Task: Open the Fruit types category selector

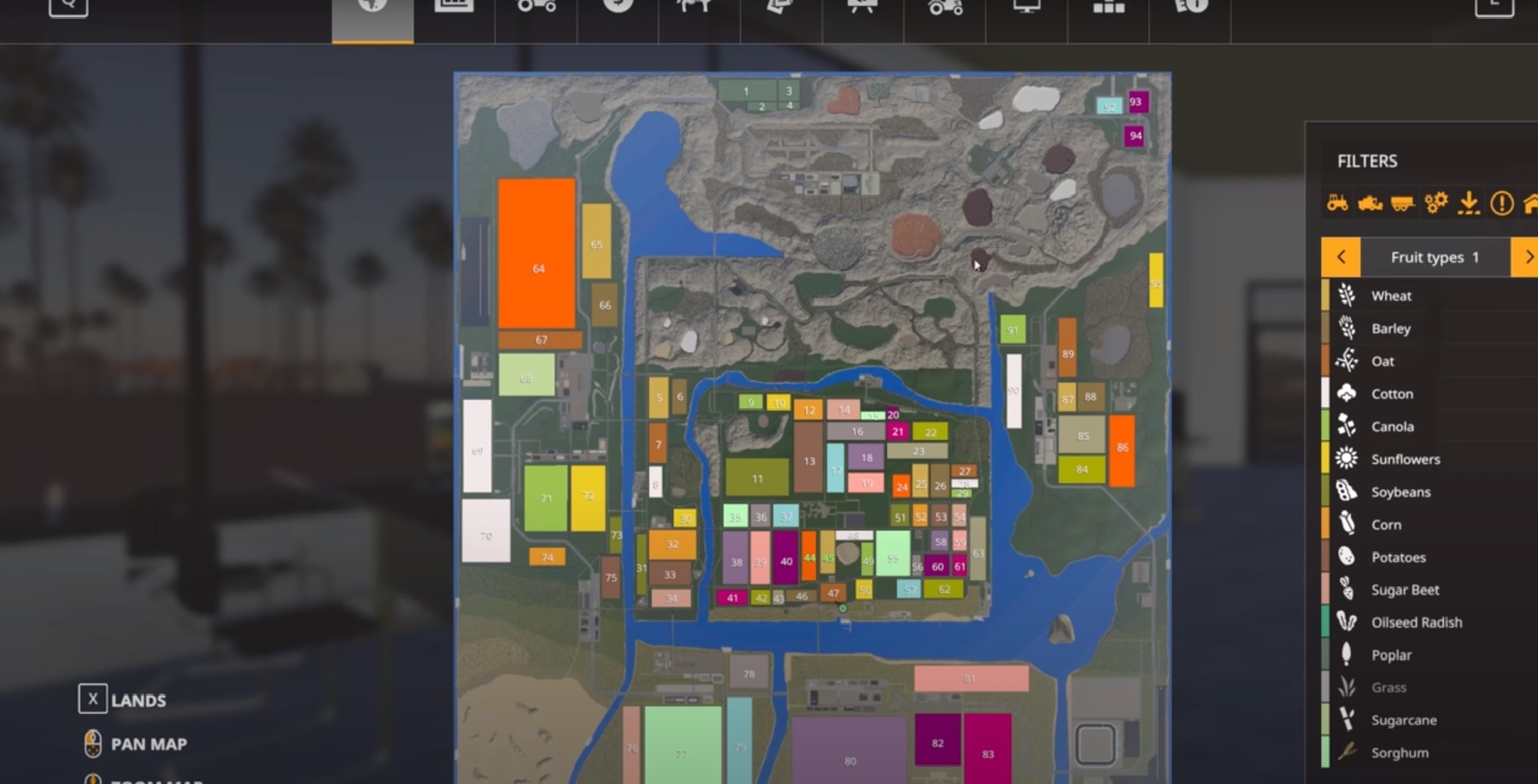Action: [1434, 257]
